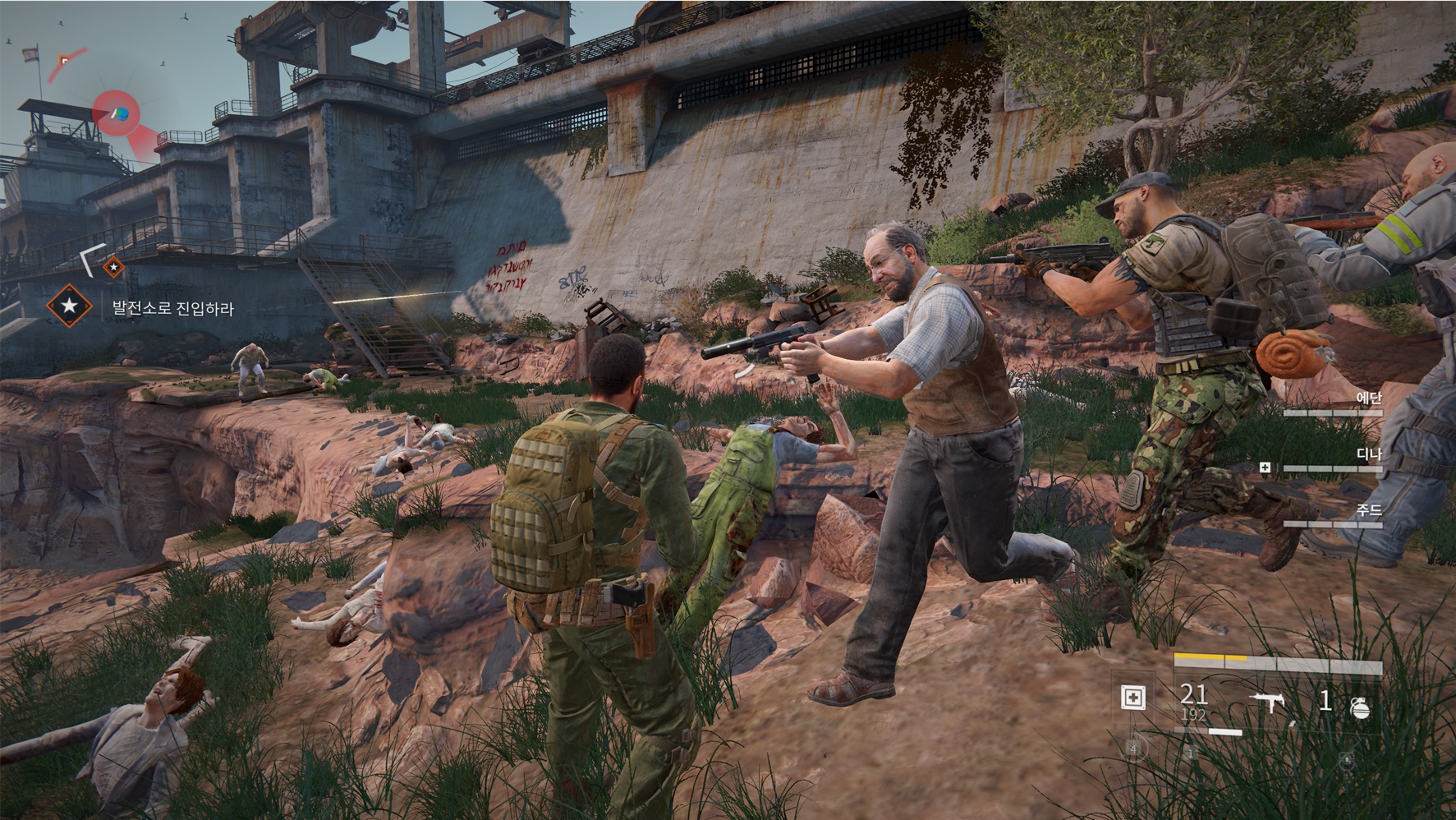The image size is (1456, 820).
Task: Select teammate 에단 in the squad list
Action: point(1368,398)
